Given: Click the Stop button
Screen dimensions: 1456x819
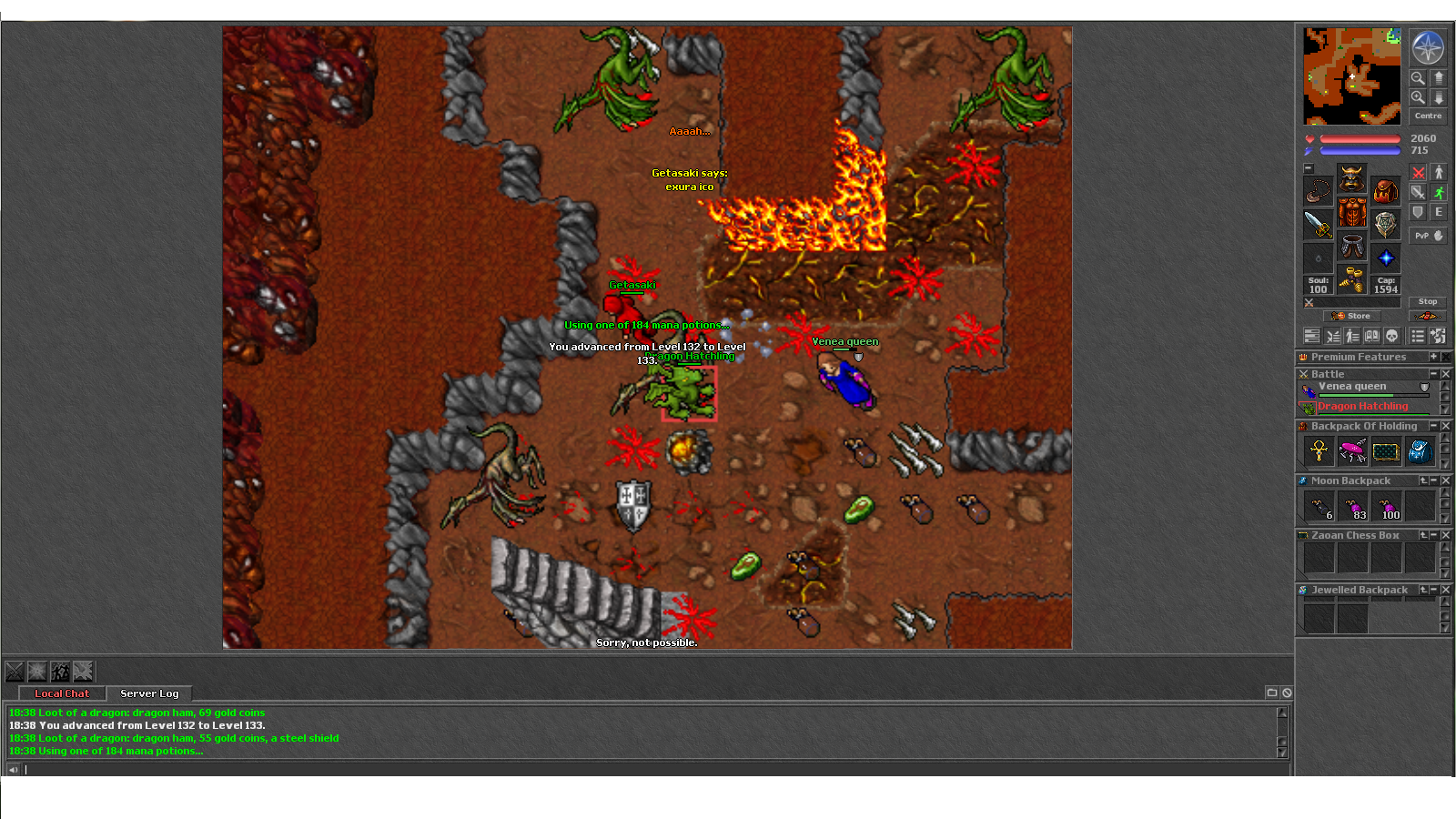Looking at the screenshot, I should tap(1427, 301).
